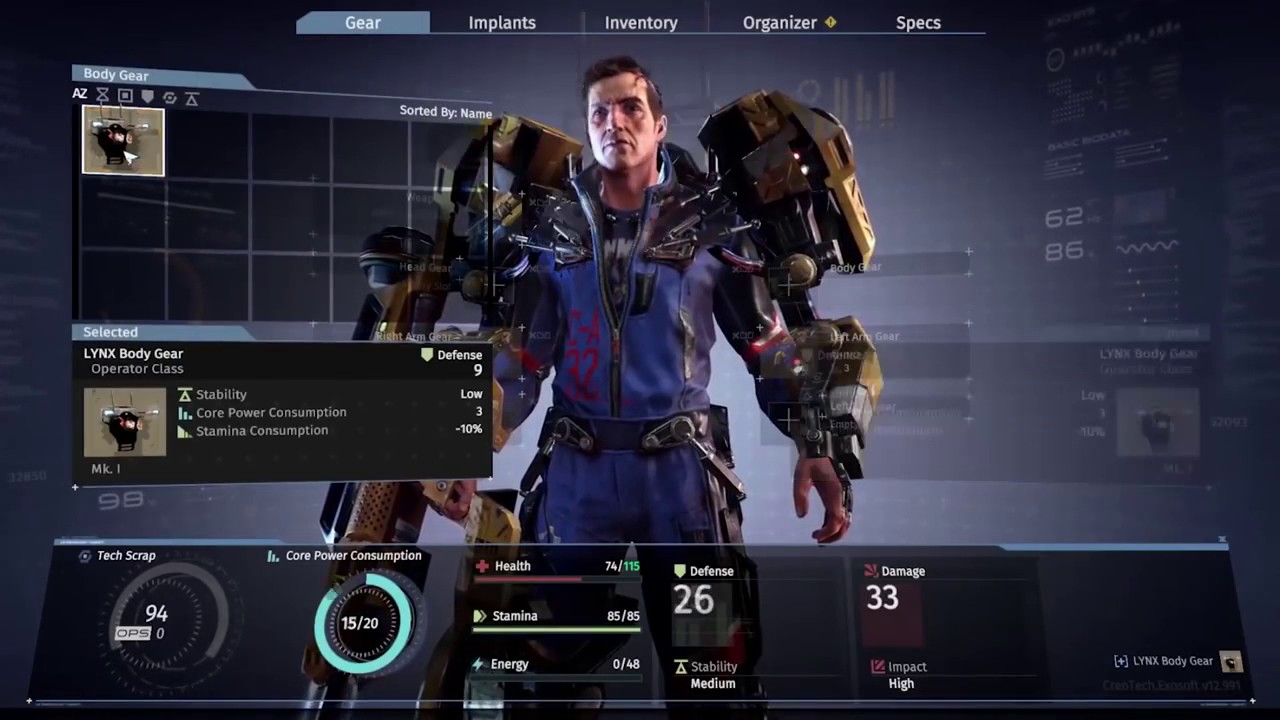Select the LYNX Body Gear inventory slot
Viewport: 1280px width, 720px height.
point(123,141)
